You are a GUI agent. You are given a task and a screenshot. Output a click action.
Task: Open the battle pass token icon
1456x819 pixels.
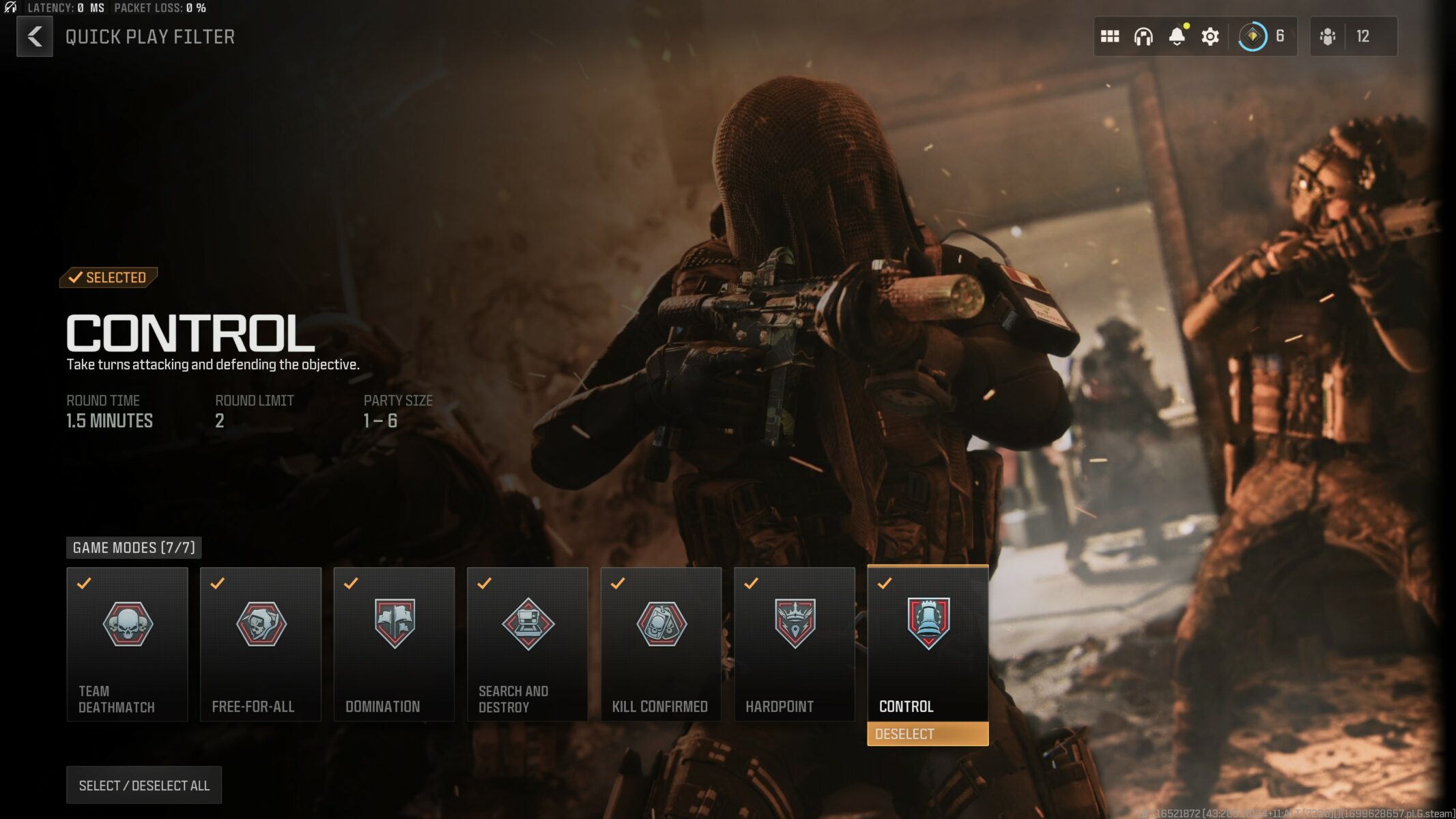(1253, 36)
